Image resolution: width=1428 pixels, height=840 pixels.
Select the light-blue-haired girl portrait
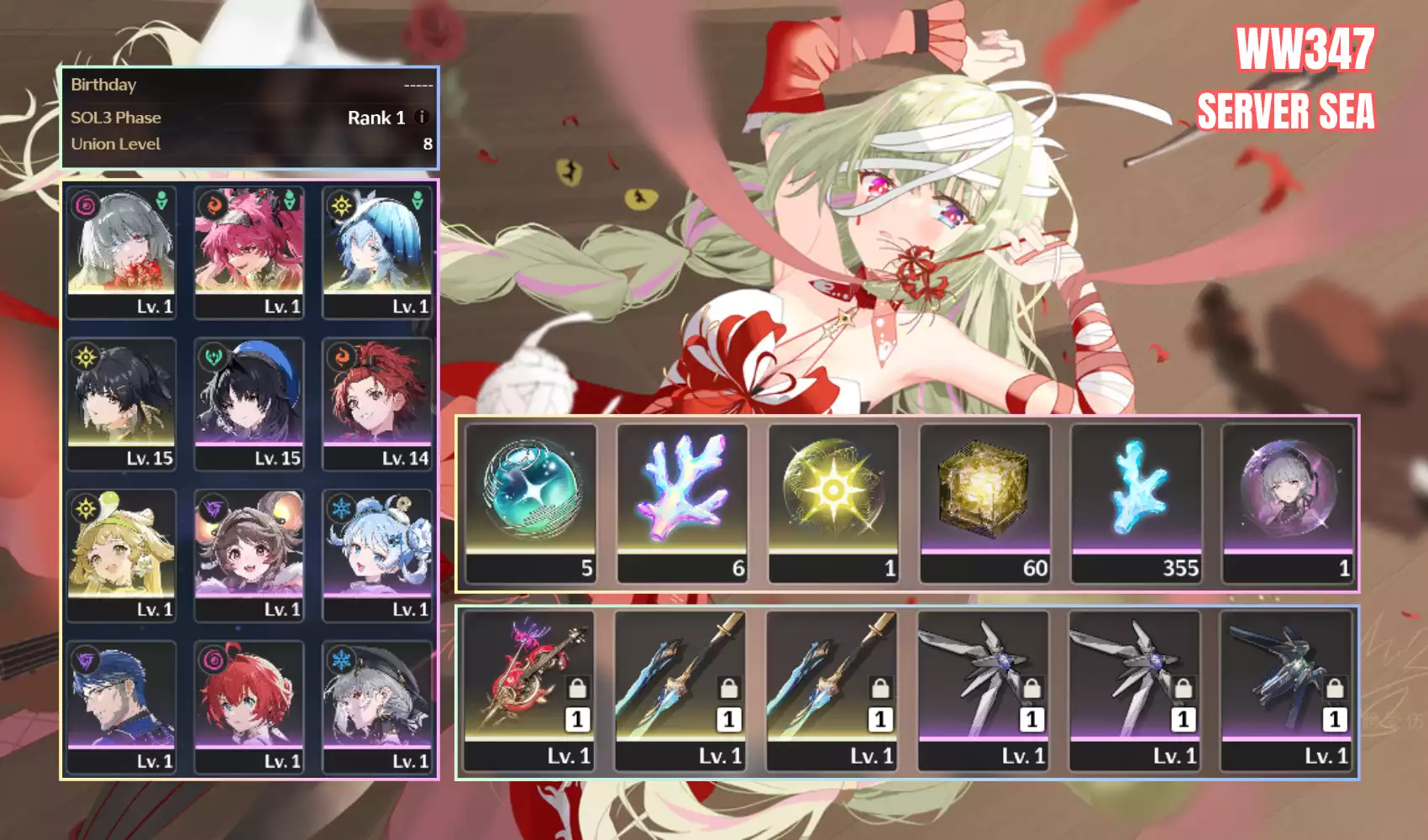(377, 553)
